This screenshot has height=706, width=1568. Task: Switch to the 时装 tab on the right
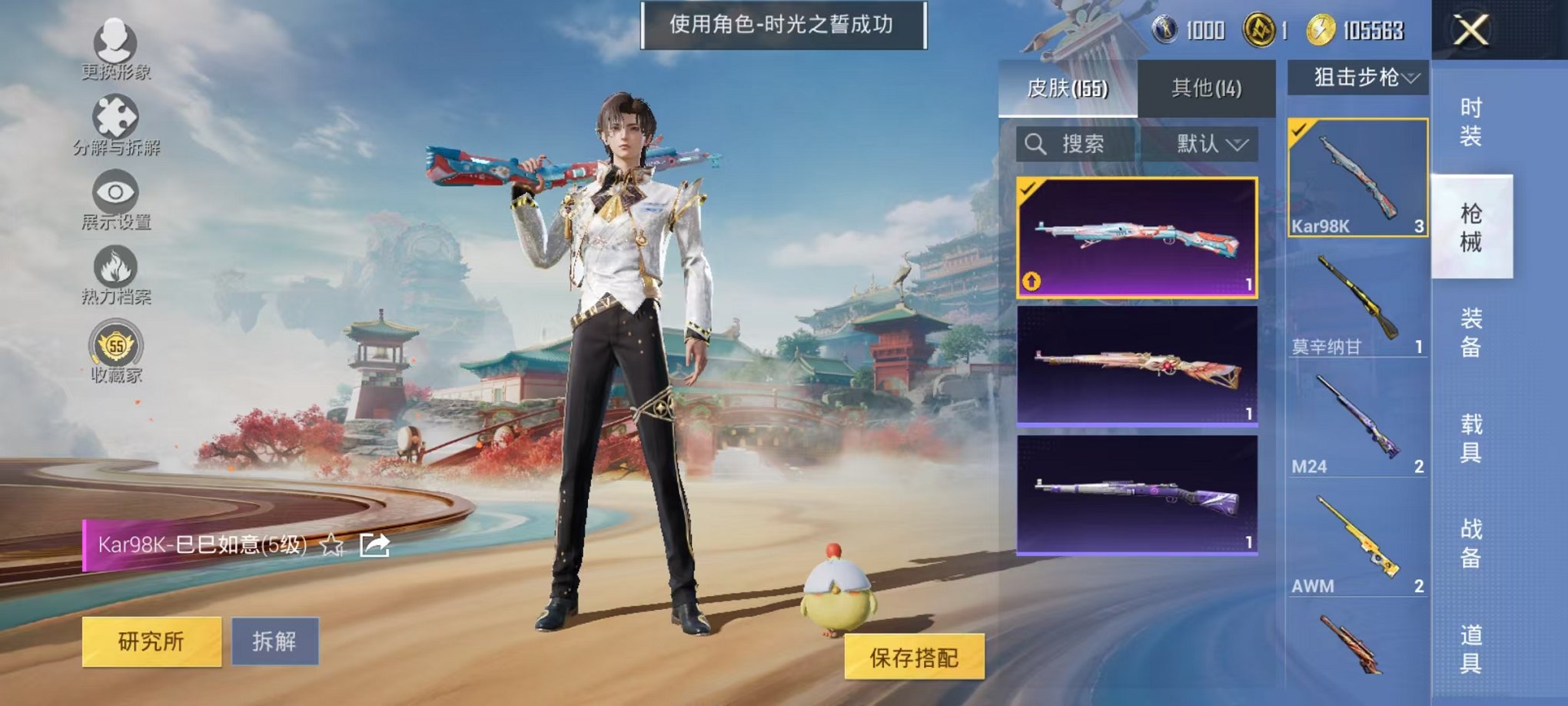pos(1472,123)
